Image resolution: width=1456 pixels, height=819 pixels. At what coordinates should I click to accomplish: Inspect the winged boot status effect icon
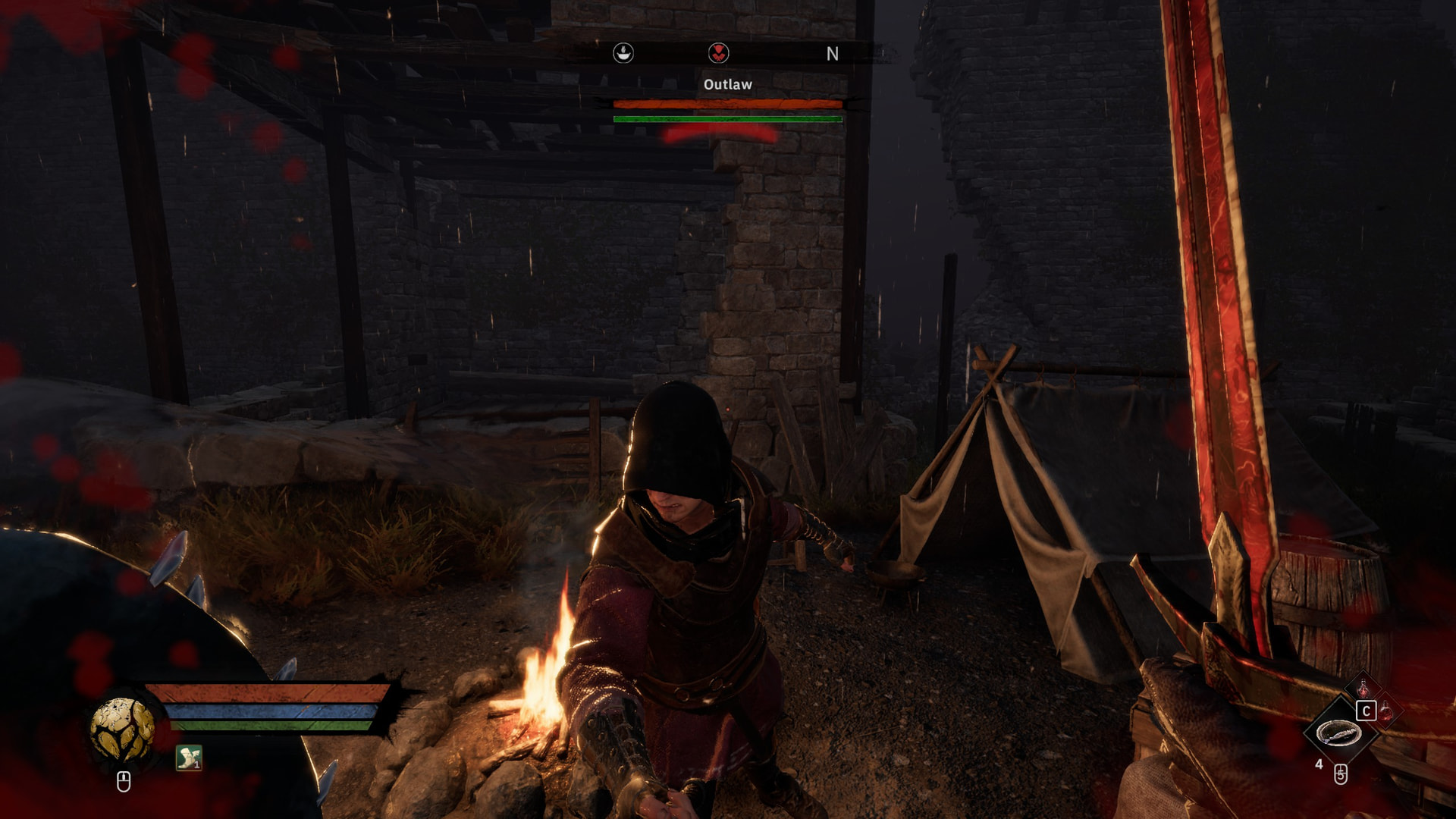click(x=188, y=757)
